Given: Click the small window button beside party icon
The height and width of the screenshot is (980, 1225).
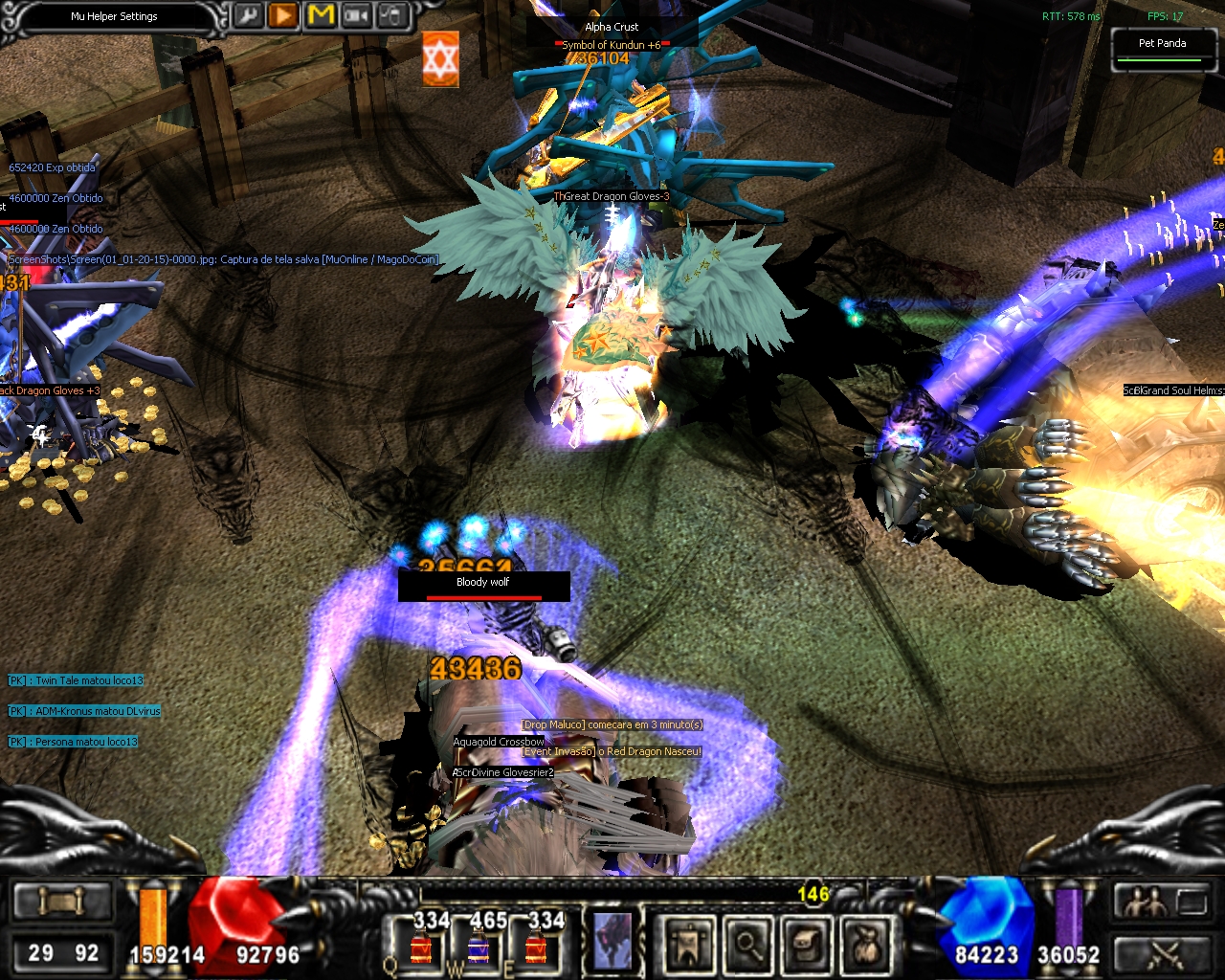Looking at the screenshot, I should (x=1192, y=902).
